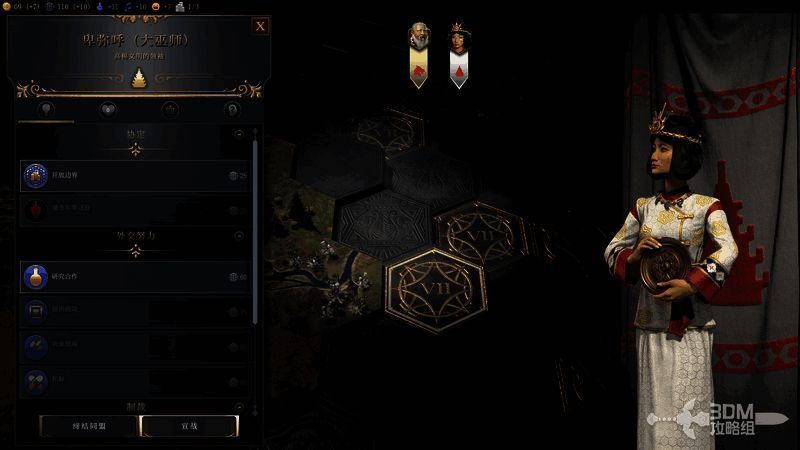Open the crown government tab
The image size is (800, 450).
(x=170, y=109)
